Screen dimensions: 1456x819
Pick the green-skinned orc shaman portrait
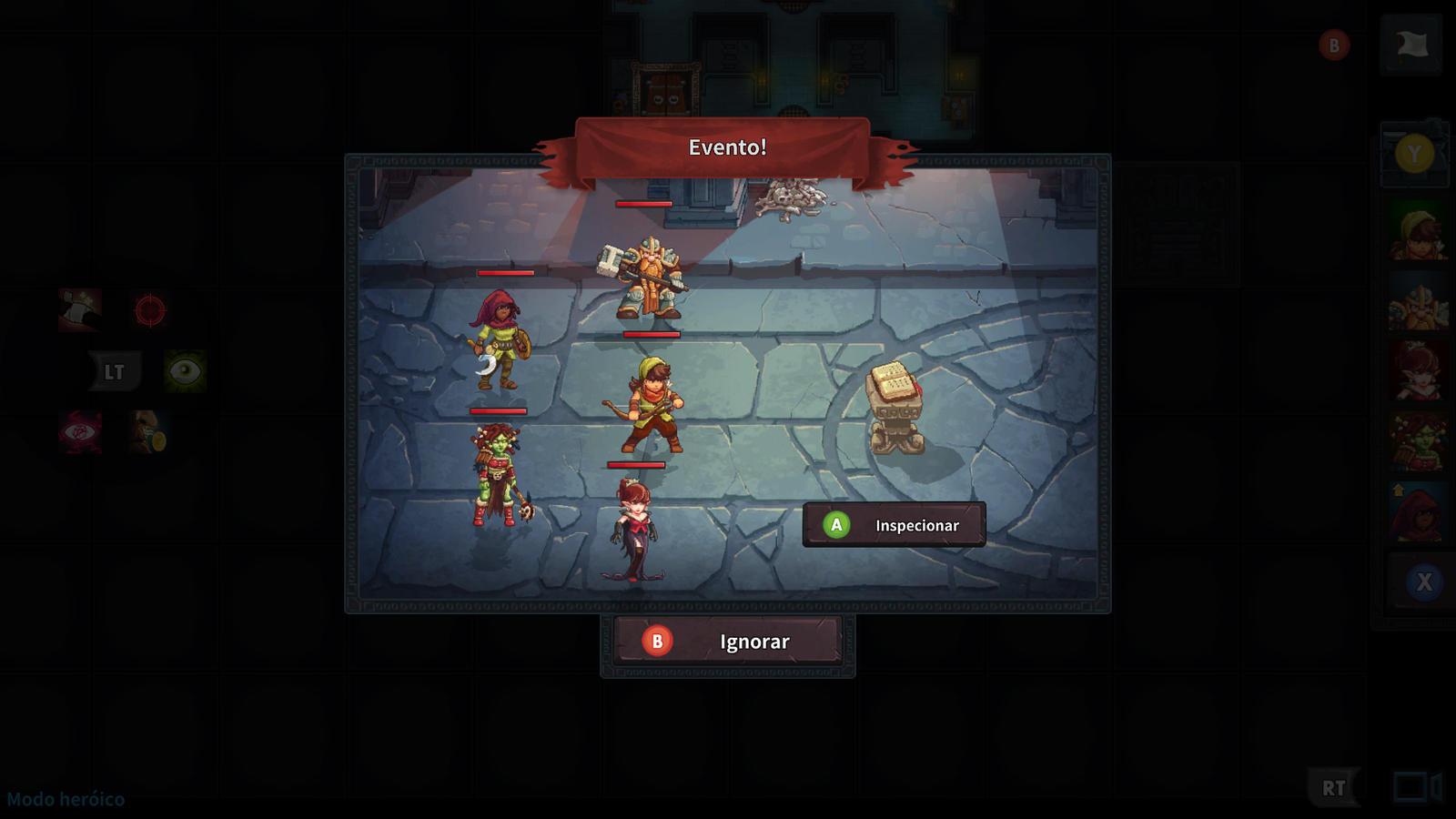(x=1418, y=442)
